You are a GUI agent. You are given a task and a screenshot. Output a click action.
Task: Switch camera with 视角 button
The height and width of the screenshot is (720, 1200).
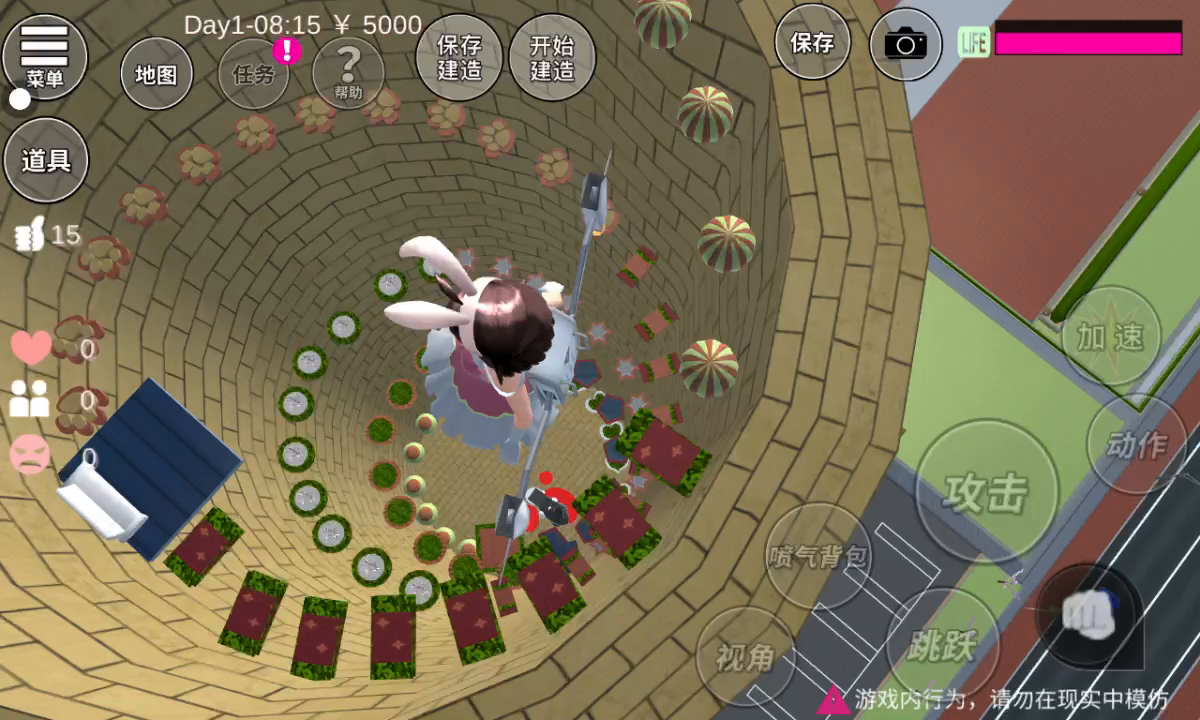[x=746, y=657]
